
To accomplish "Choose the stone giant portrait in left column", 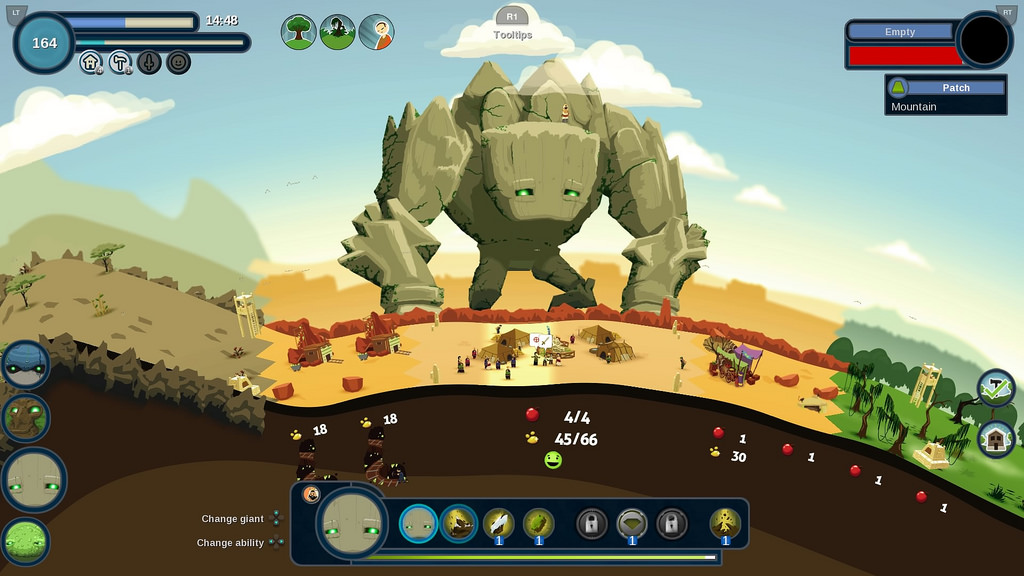I will pos(33,480).
